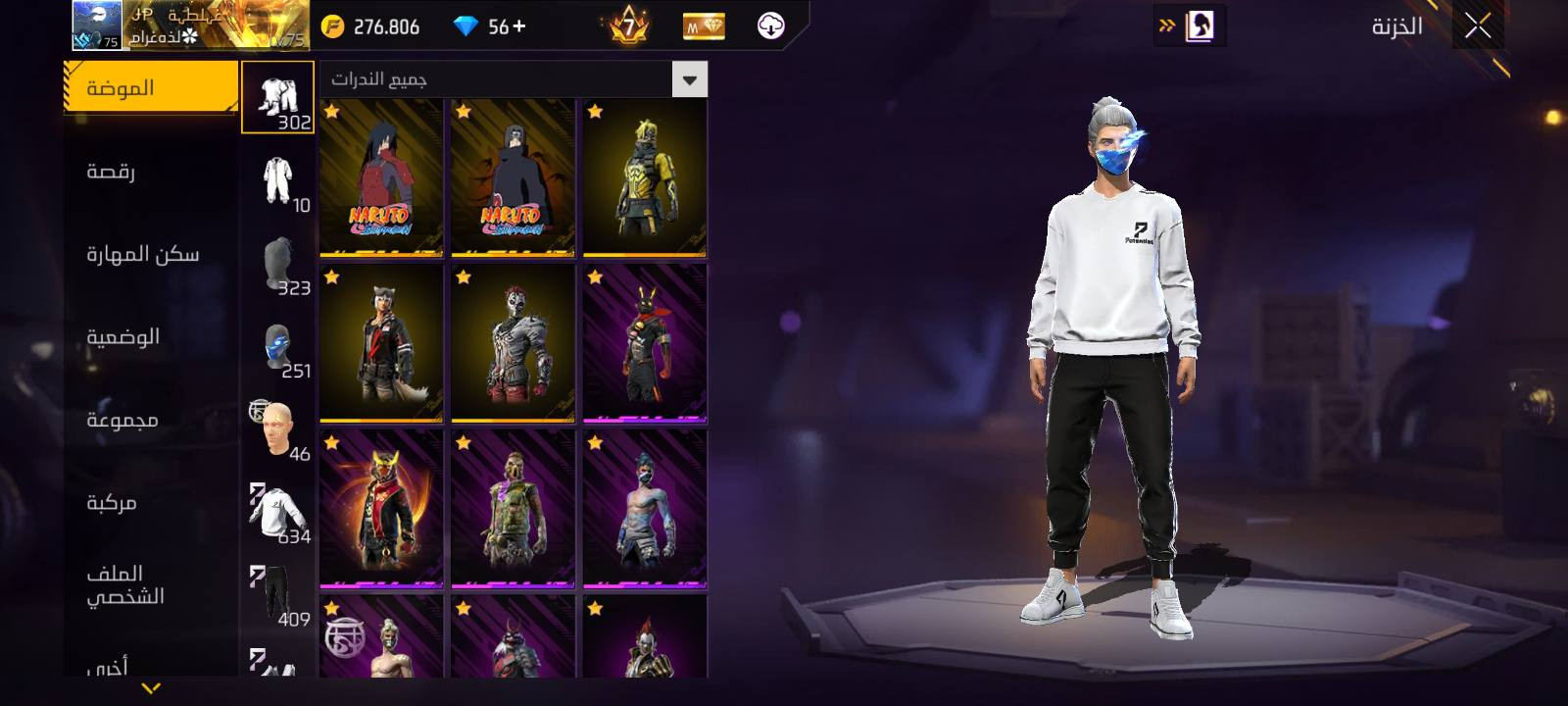
Task: Select the Madara Naruto outfit bundle
Action: (x=381, y=177)
